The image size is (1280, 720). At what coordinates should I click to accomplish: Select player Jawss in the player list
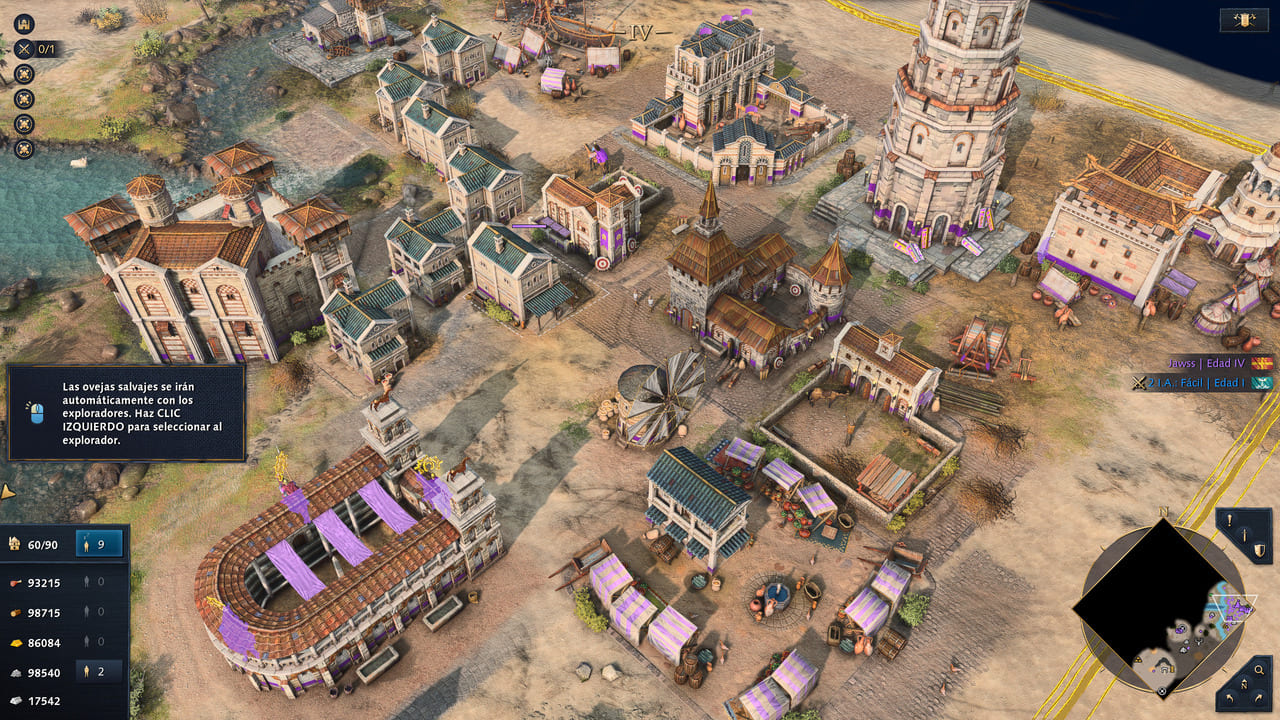coord(1209,364)
